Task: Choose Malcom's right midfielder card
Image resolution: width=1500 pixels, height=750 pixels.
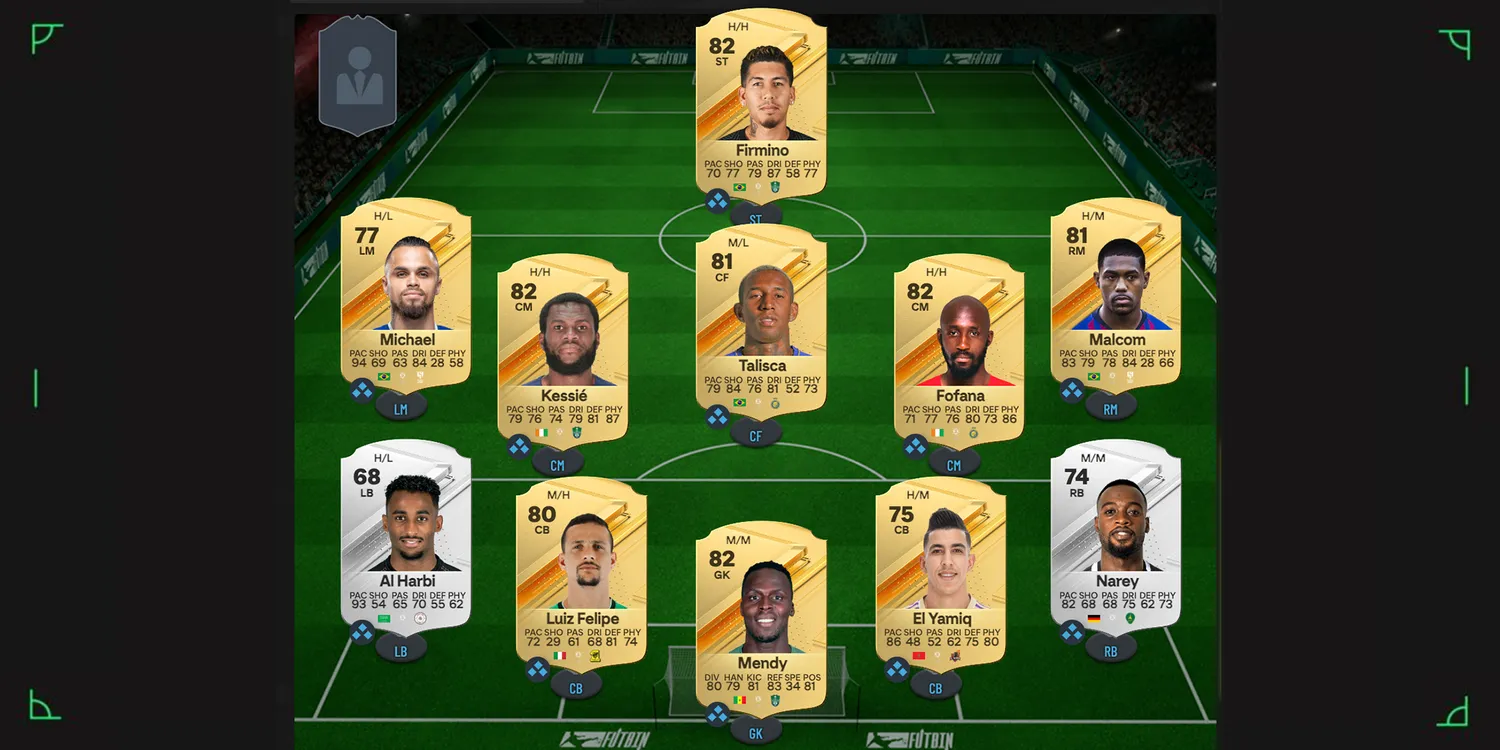Action: (x=1116, y=290)
